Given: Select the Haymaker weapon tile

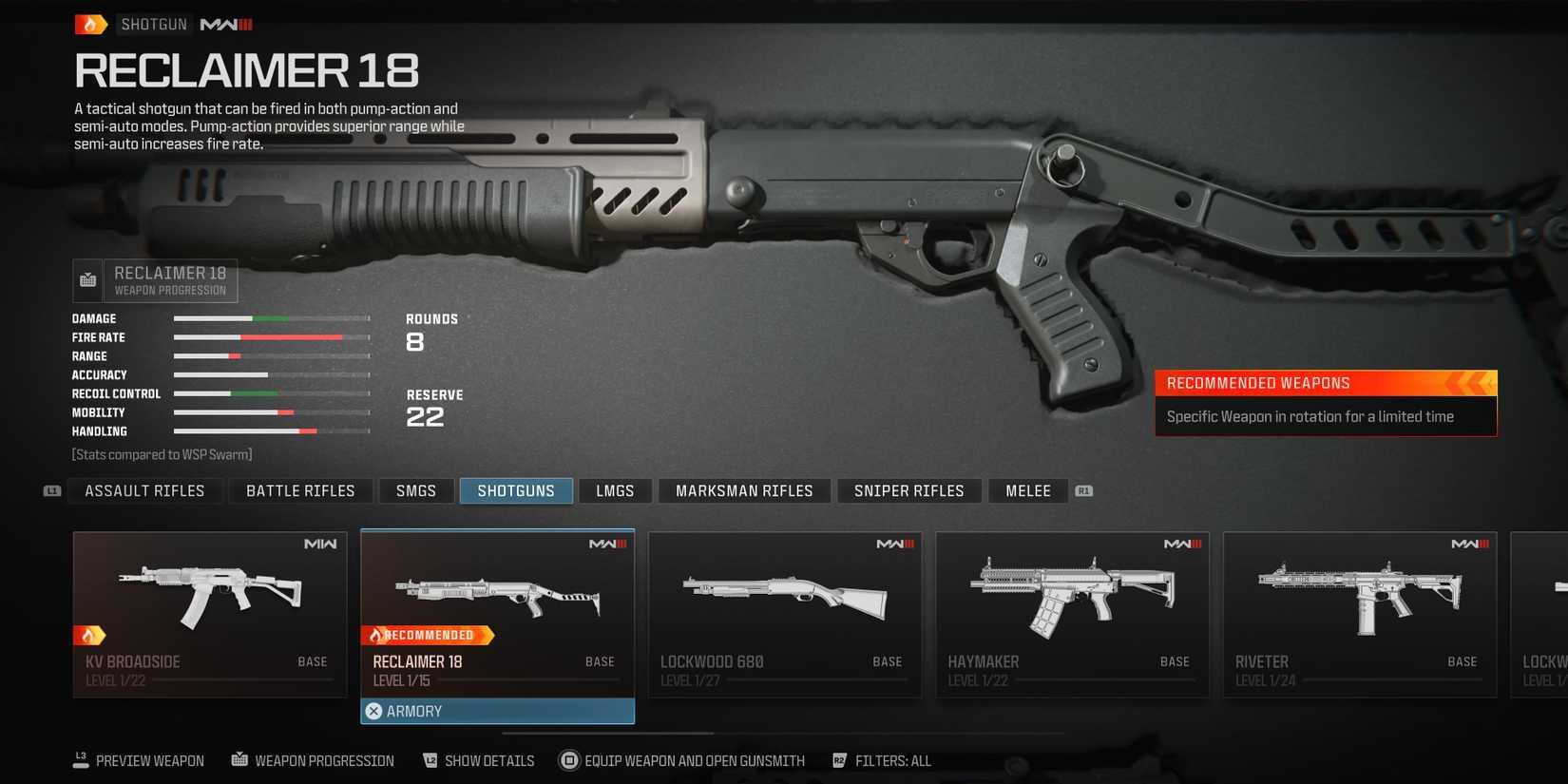Looking at the screenshot, I should (1072, 614).
